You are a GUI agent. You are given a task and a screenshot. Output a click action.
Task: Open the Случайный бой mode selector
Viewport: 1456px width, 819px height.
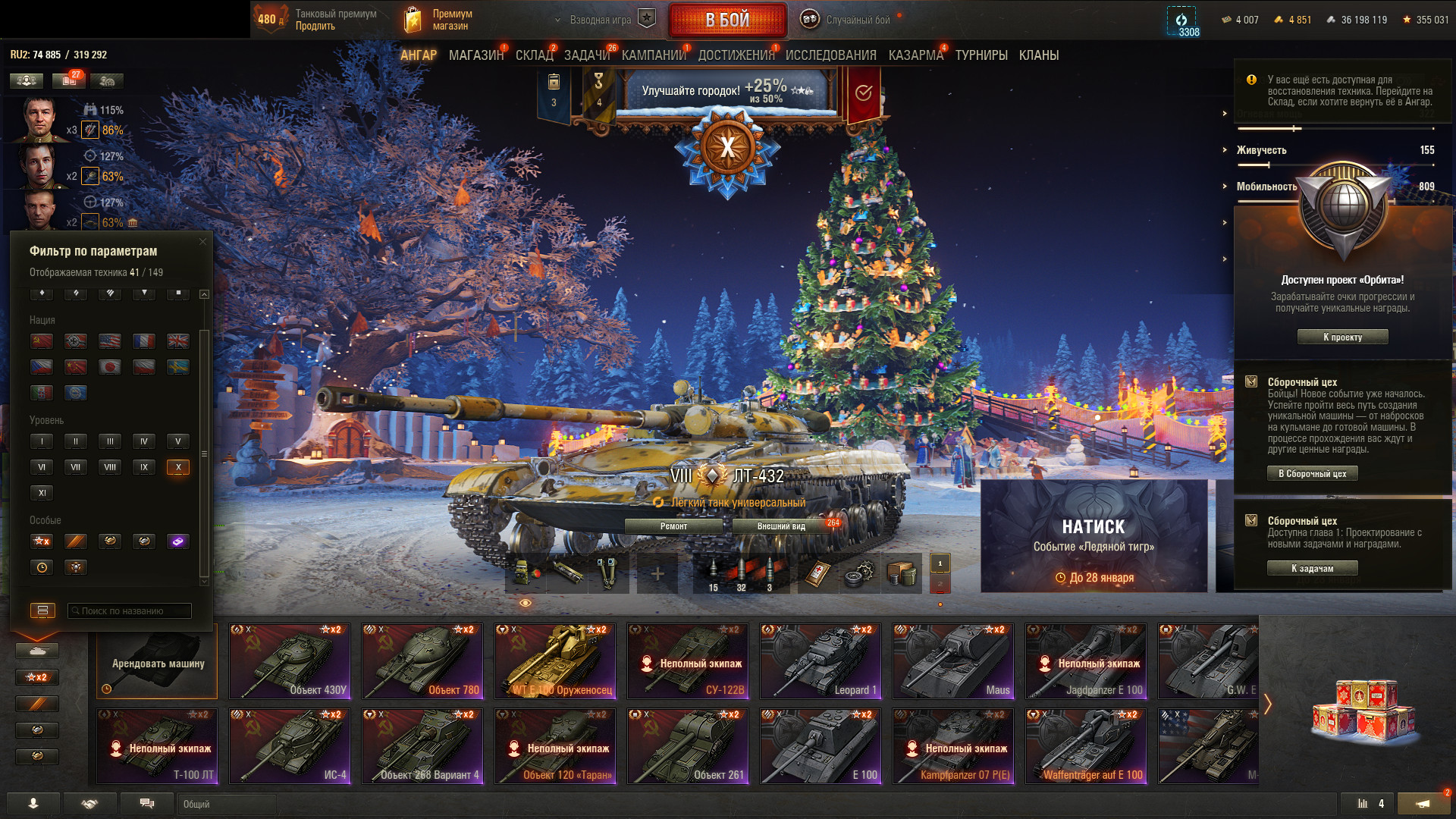click(x=857, y=20)
